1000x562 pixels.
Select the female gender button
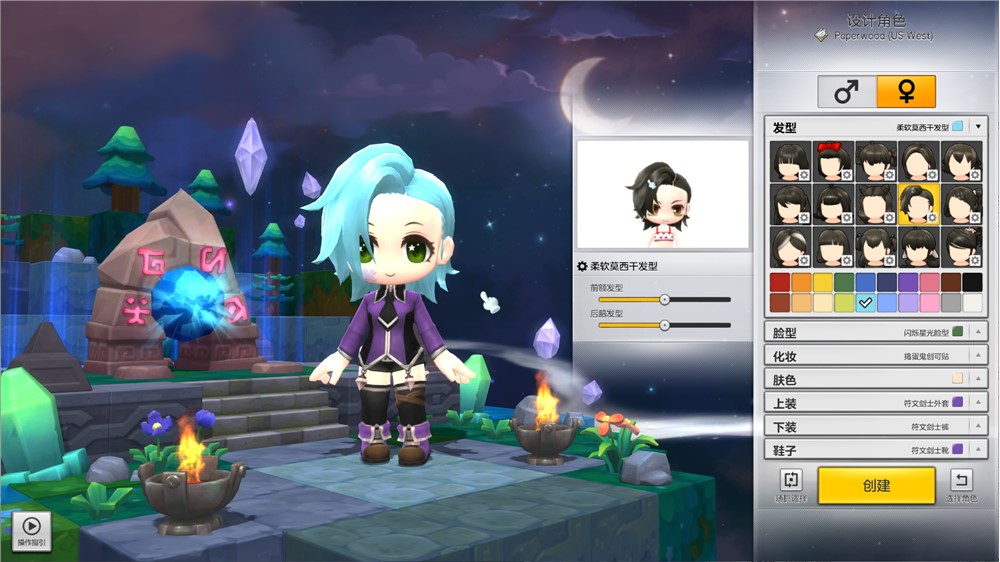pyautogui.click(x=906, y=92)
